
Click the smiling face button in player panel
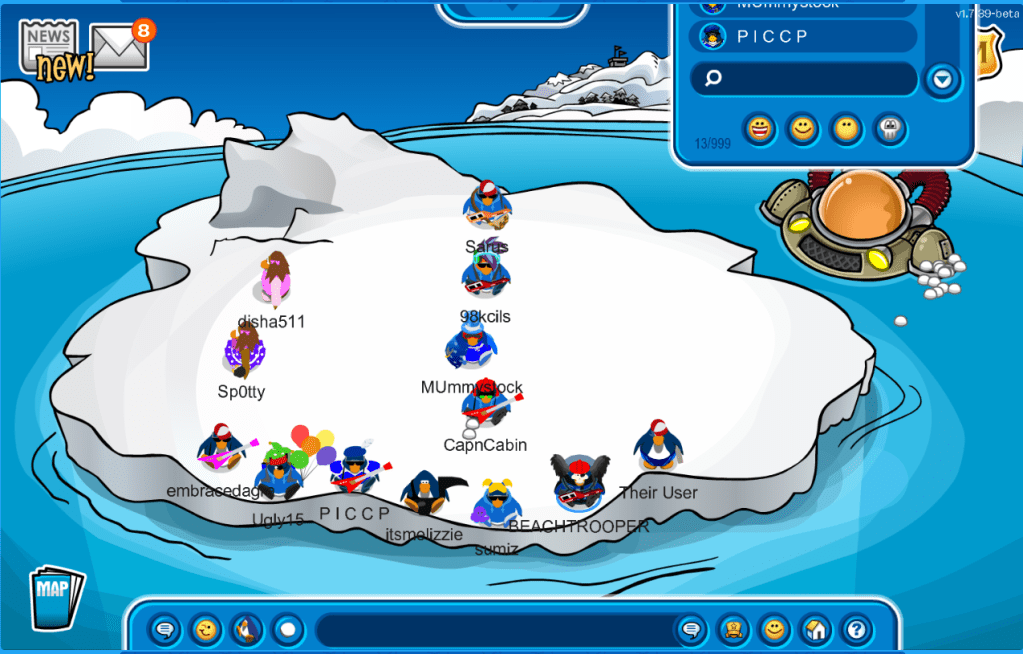click(x=803, y=128)
